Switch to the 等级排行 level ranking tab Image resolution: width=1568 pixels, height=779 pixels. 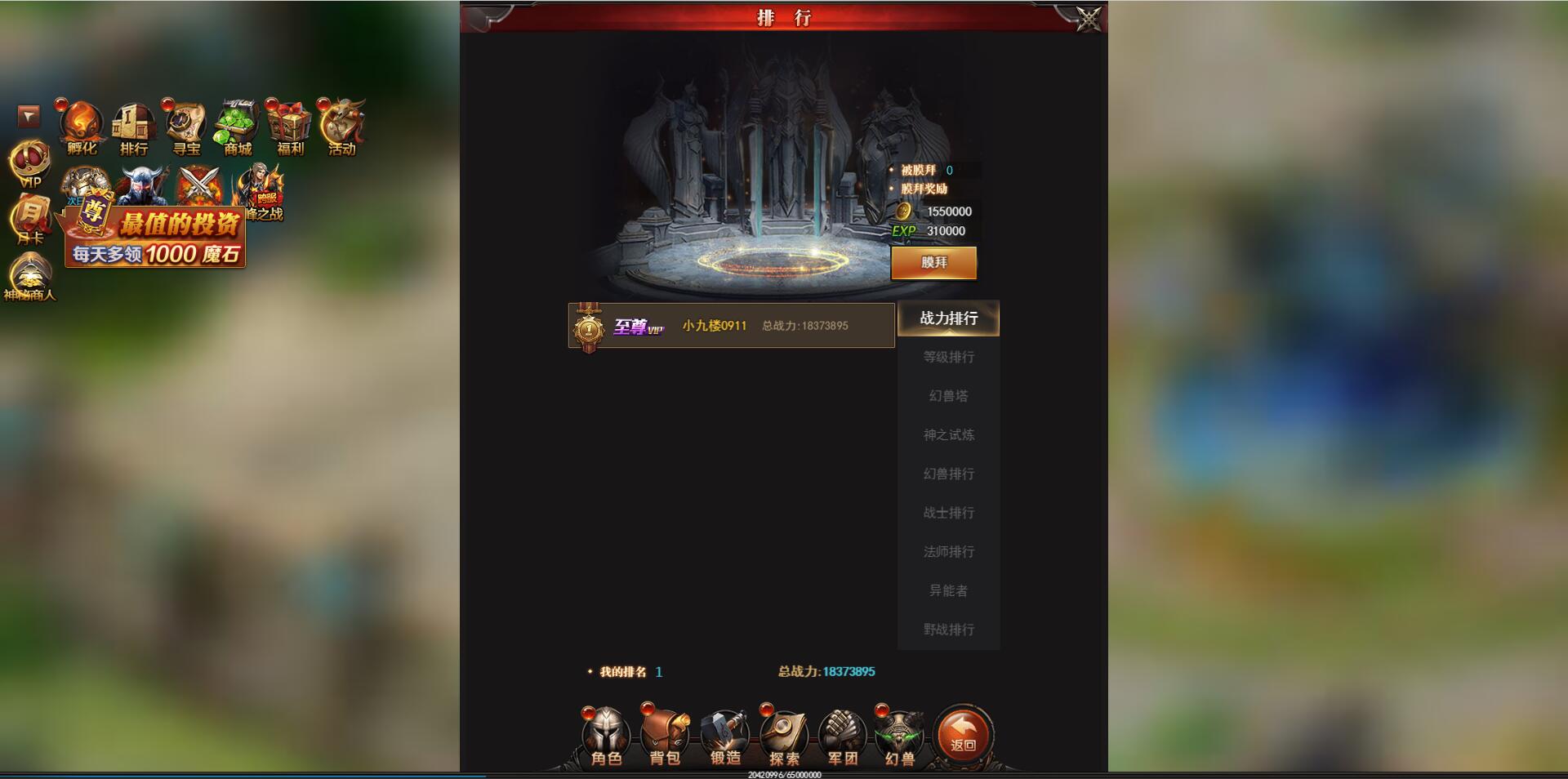click(947, 357)
